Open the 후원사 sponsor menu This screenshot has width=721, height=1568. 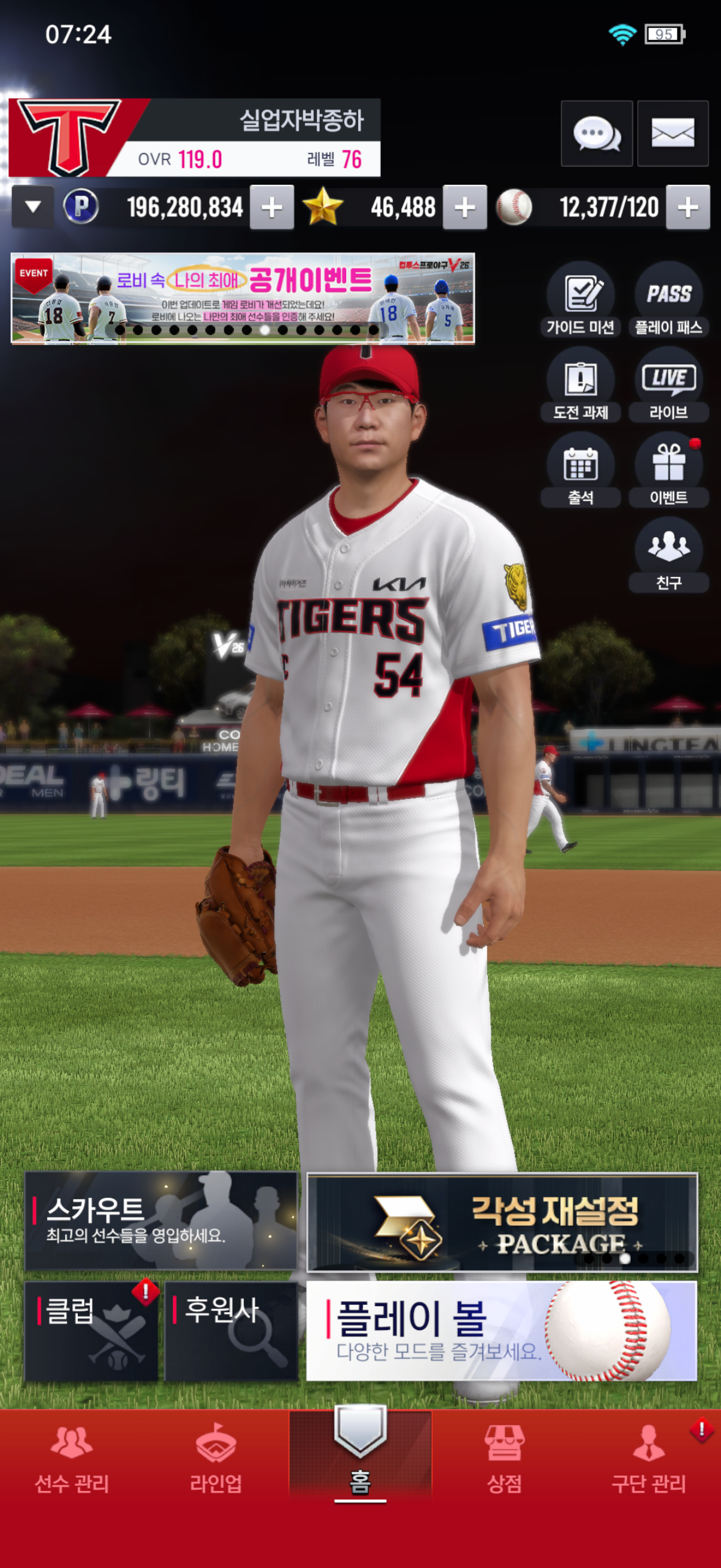coord(231,1331)
